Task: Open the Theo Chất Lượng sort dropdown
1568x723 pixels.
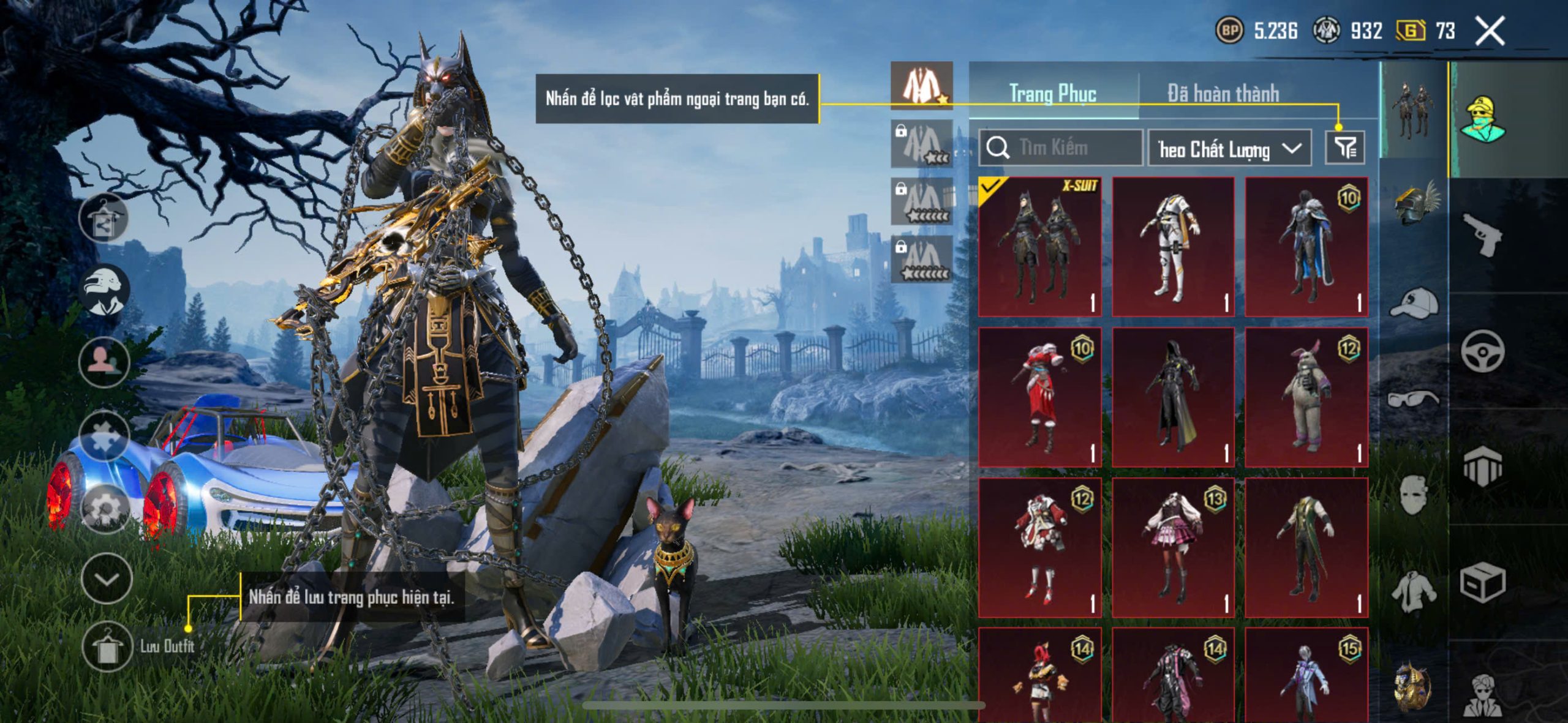Action: click(x=1229, y=149)
